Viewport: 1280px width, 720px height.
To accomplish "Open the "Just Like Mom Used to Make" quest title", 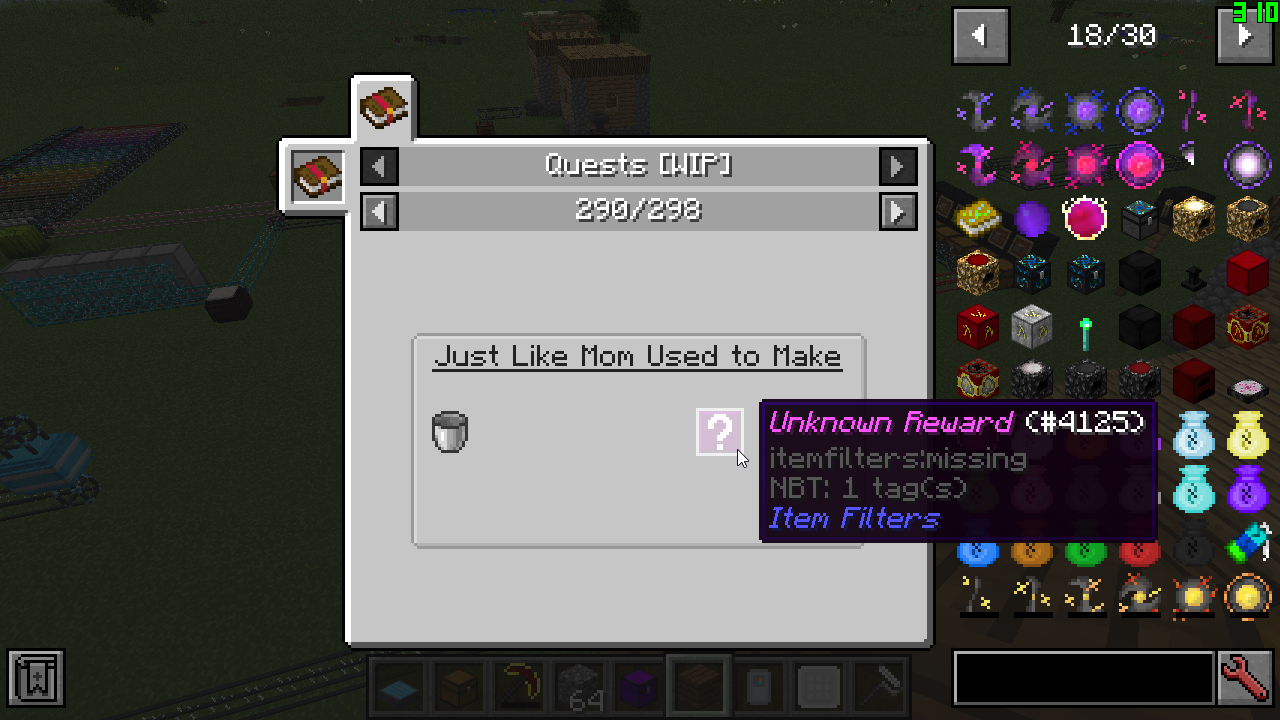I will point(637,357).
